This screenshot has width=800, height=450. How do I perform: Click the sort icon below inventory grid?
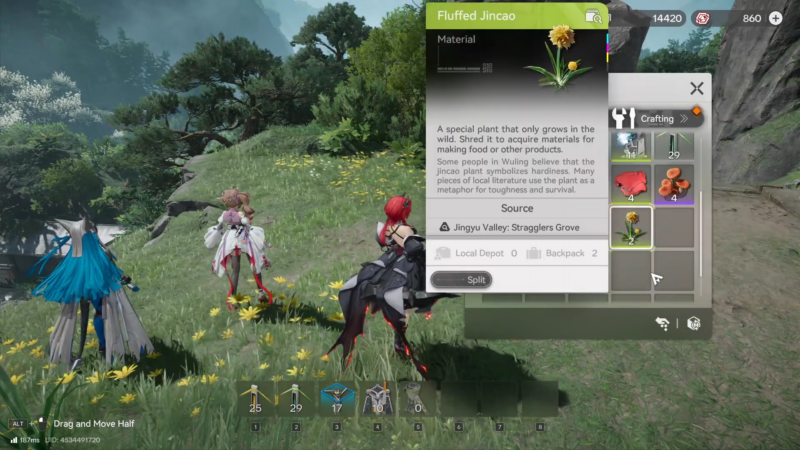(x=663, y=323)
